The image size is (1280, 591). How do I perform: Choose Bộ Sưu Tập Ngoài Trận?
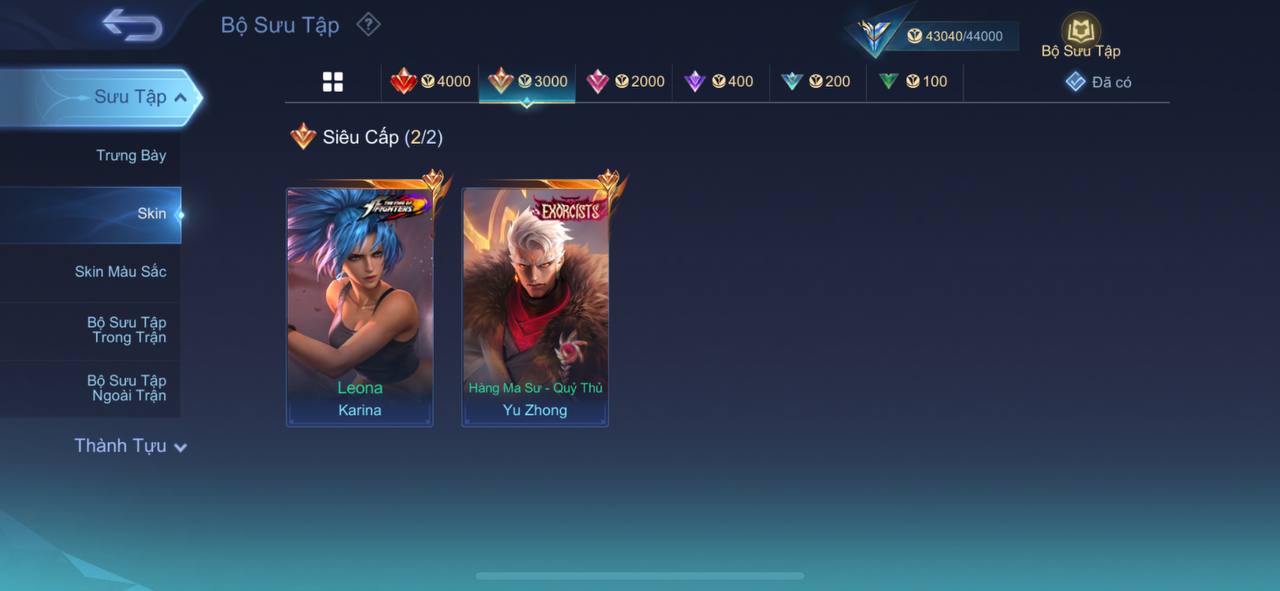click(x=126, y=388)
